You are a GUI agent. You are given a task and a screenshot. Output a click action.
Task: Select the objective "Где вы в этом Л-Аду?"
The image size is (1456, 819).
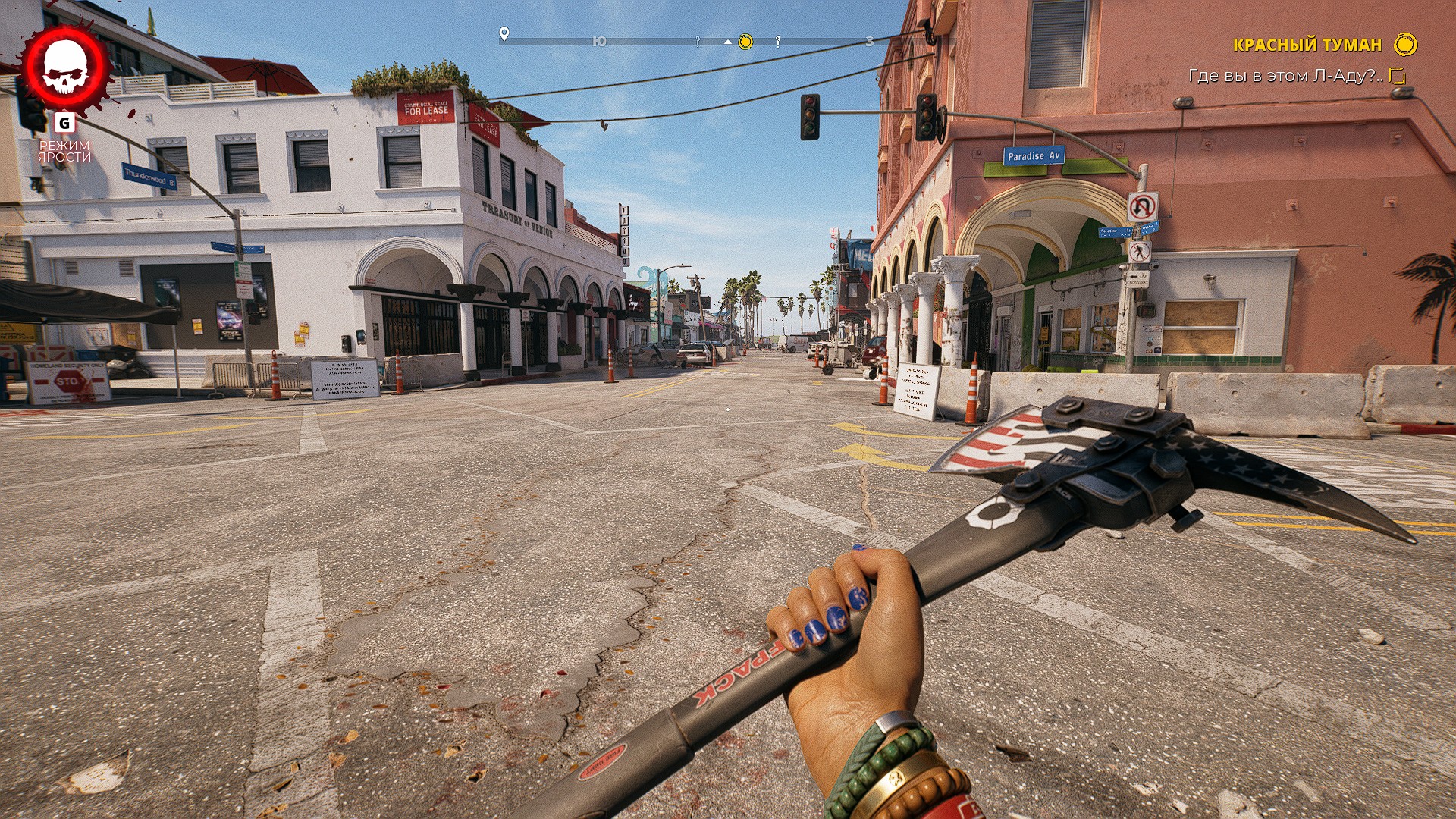[x=1285, y=76]
